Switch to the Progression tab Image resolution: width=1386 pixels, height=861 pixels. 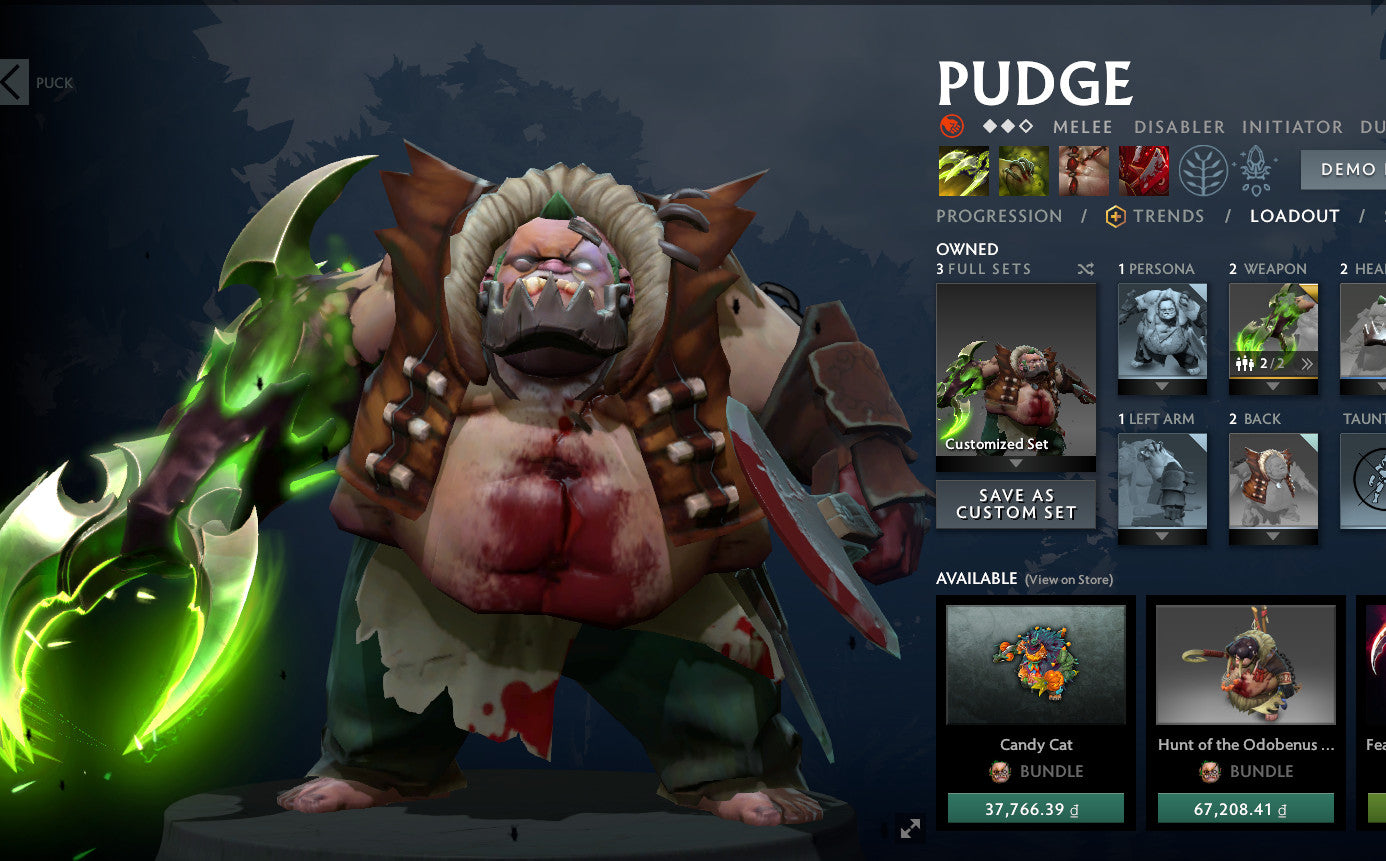998,215
